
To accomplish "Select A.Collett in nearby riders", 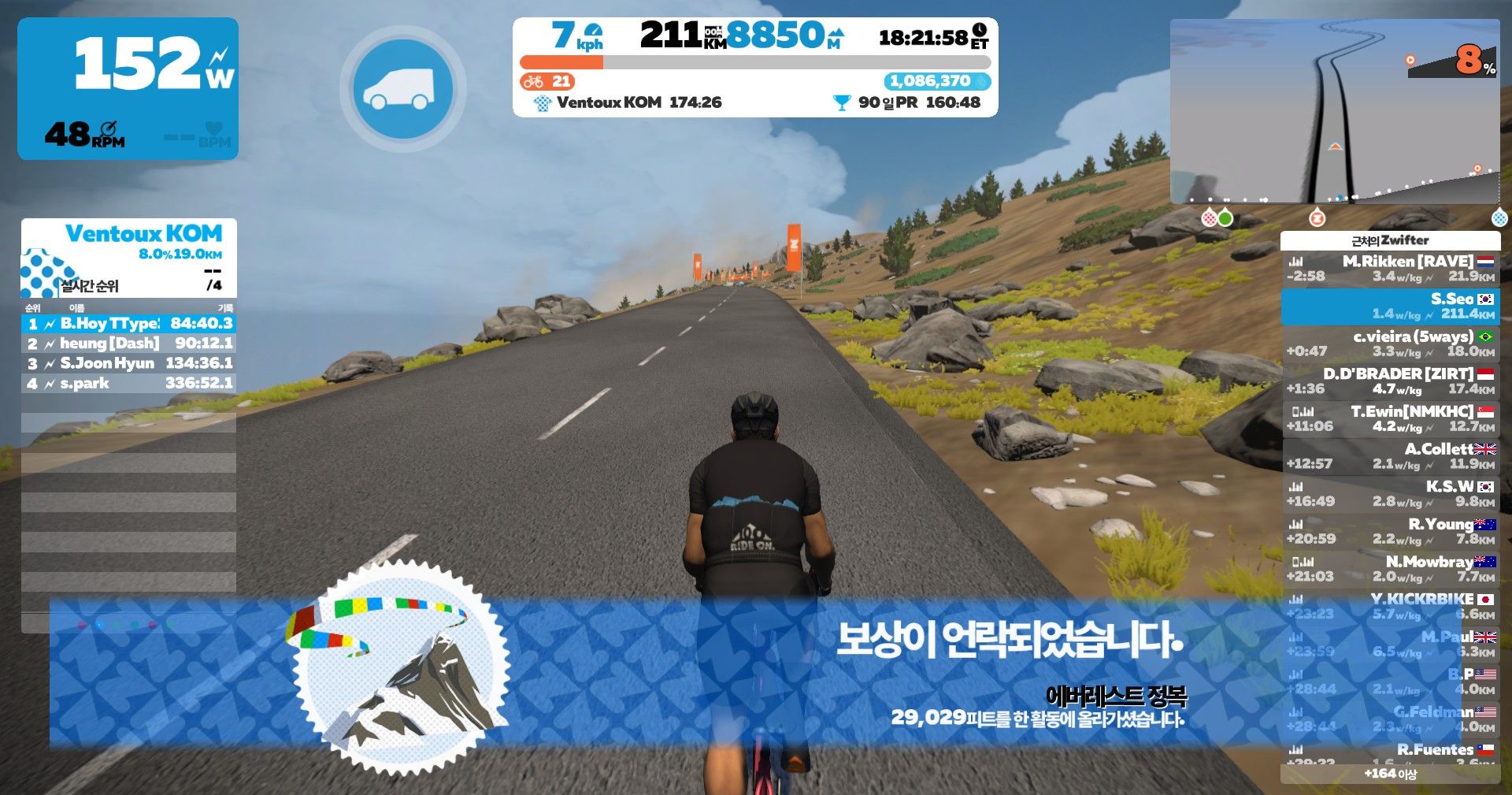I will point(1391,456).
